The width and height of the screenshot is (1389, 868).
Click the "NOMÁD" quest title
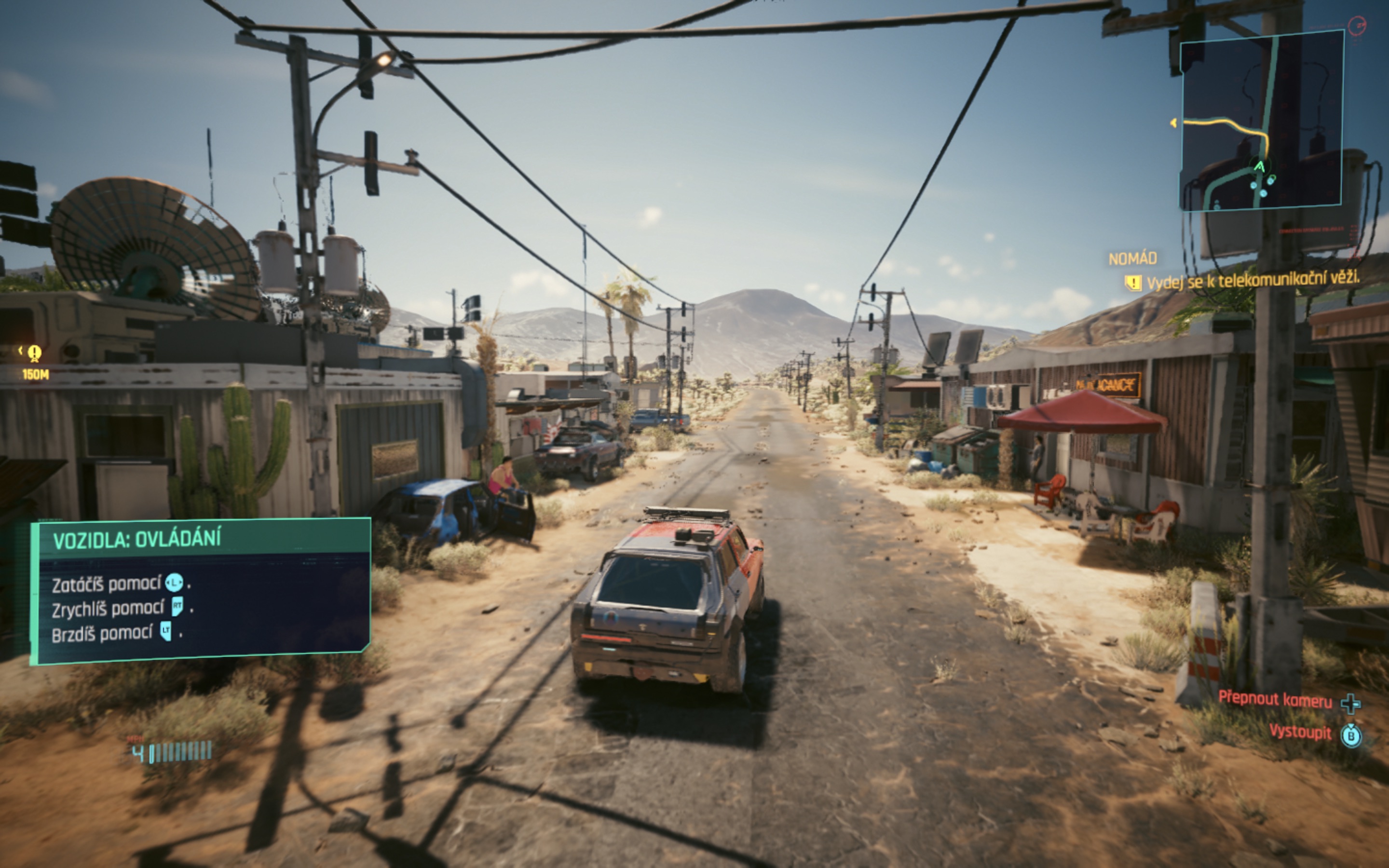pyautogui.click(x=1132, y=259)
